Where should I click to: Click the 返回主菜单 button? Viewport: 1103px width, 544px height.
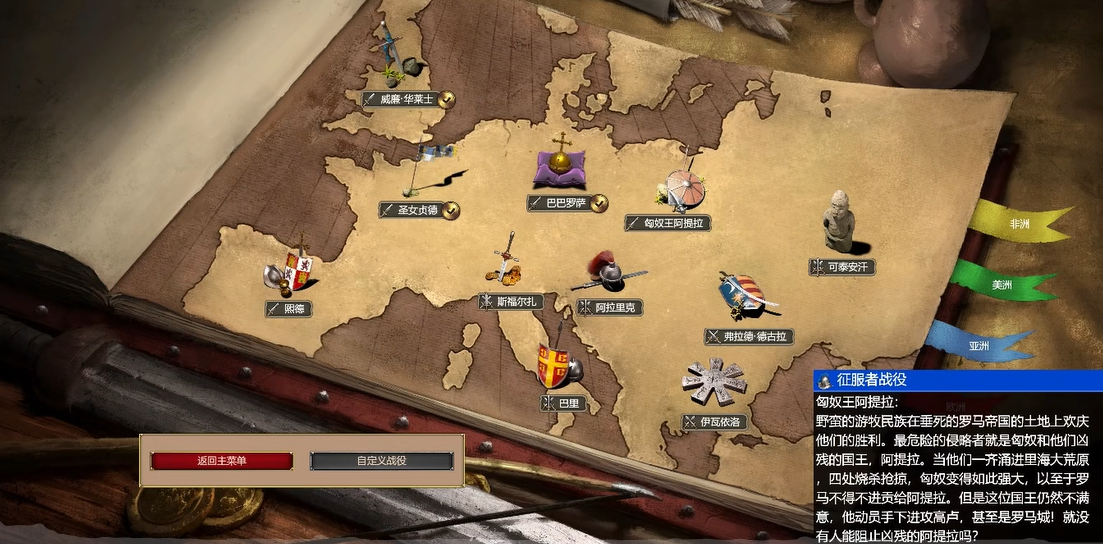pos(221,461)
